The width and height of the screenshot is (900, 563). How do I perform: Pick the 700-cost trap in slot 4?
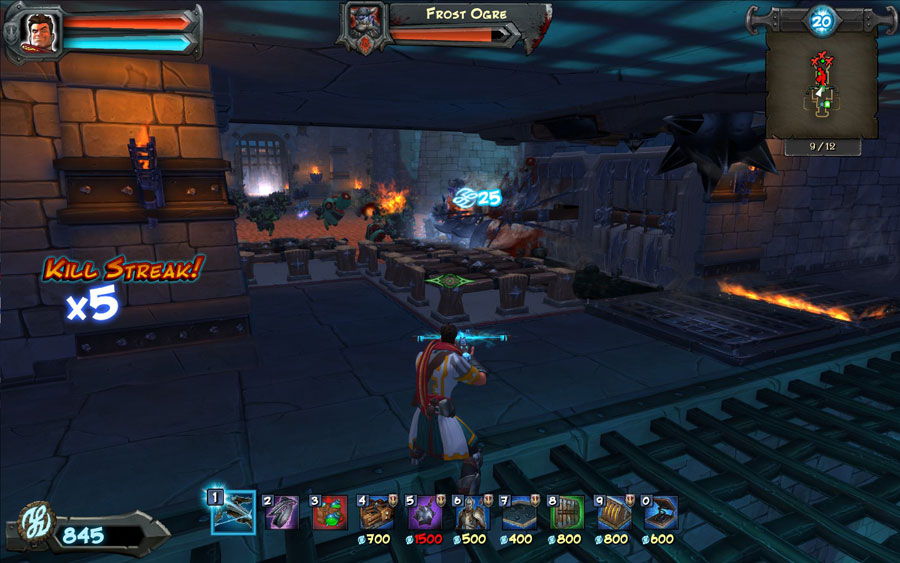click(x=376, y=512)
